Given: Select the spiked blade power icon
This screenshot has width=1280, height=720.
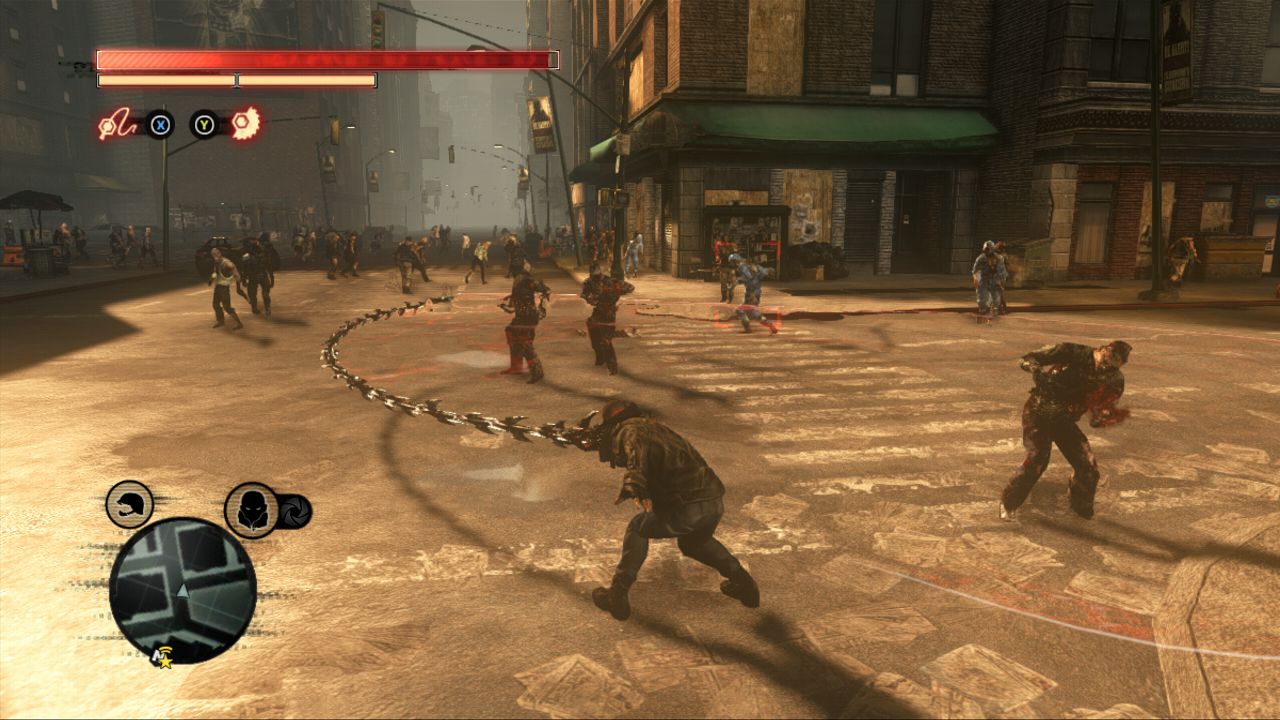Looking at the screenshot, I should (245, 124).
